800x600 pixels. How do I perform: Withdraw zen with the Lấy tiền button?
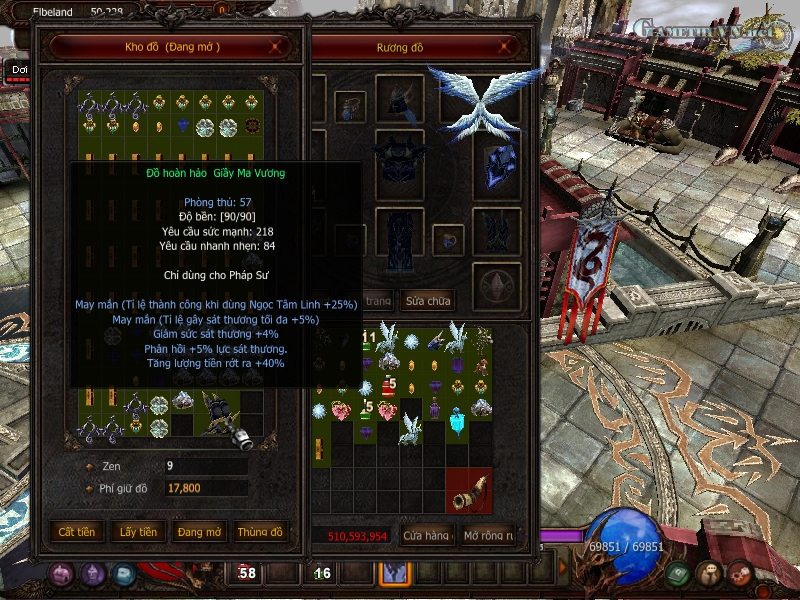pyautogui.click(x=138, y=532)
